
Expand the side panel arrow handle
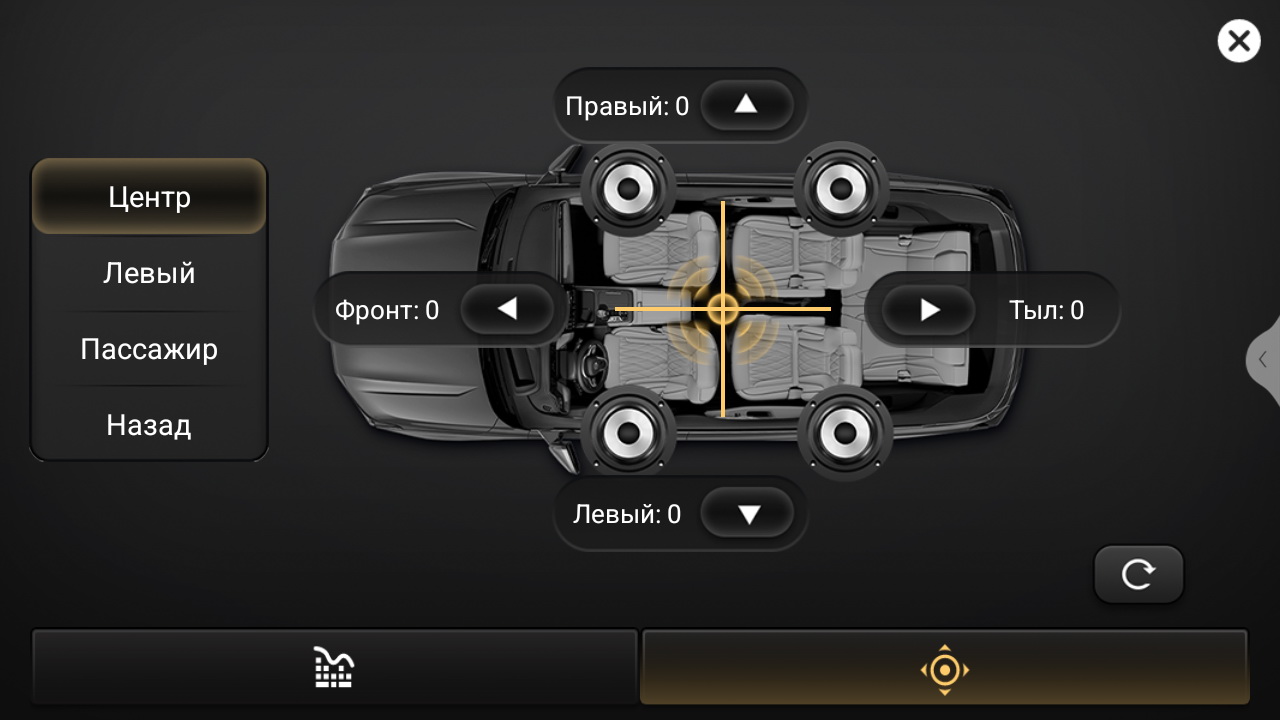coord(1264,360)
